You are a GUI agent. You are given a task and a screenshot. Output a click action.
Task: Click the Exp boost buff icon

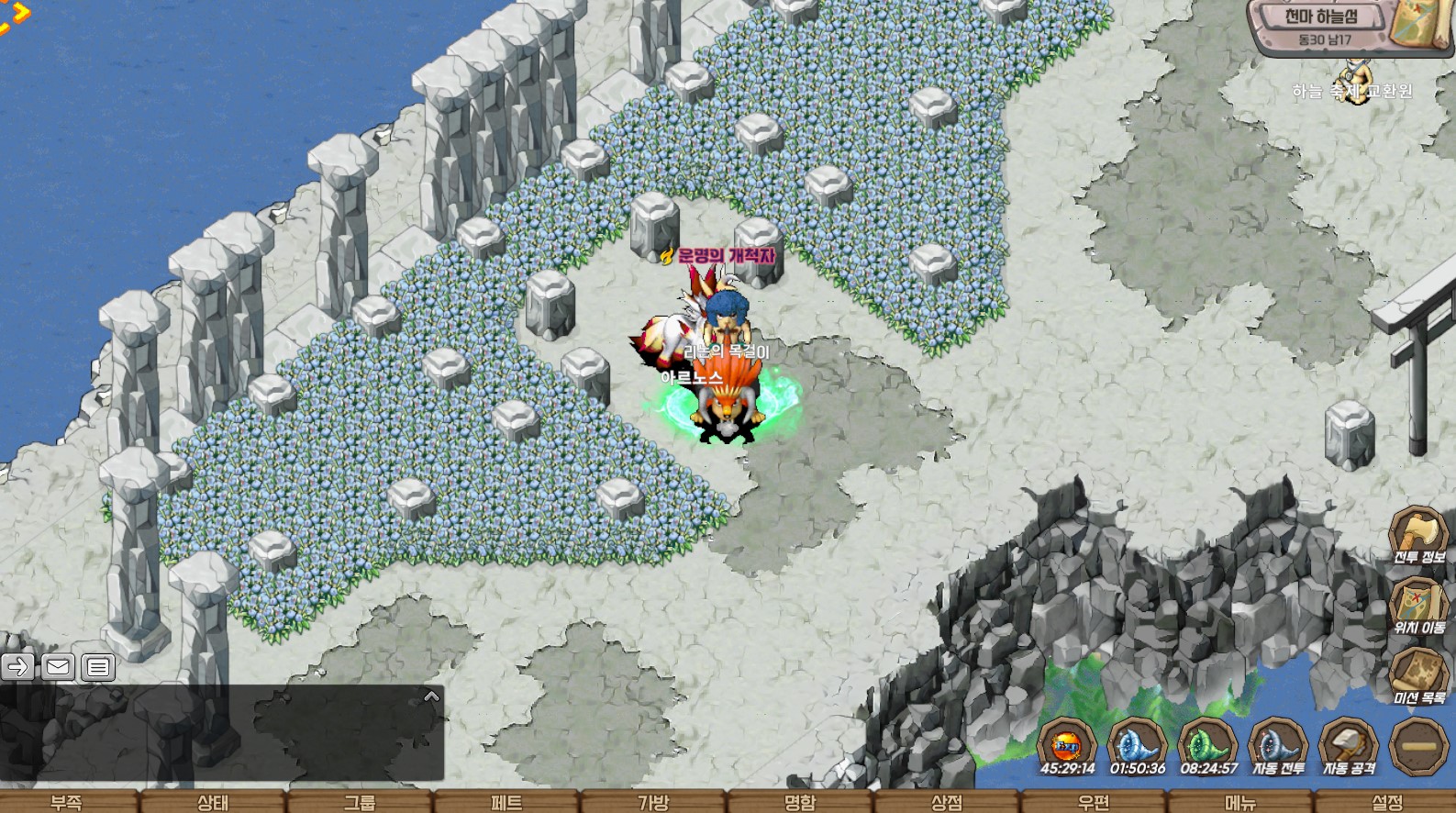coord(1067,744)
